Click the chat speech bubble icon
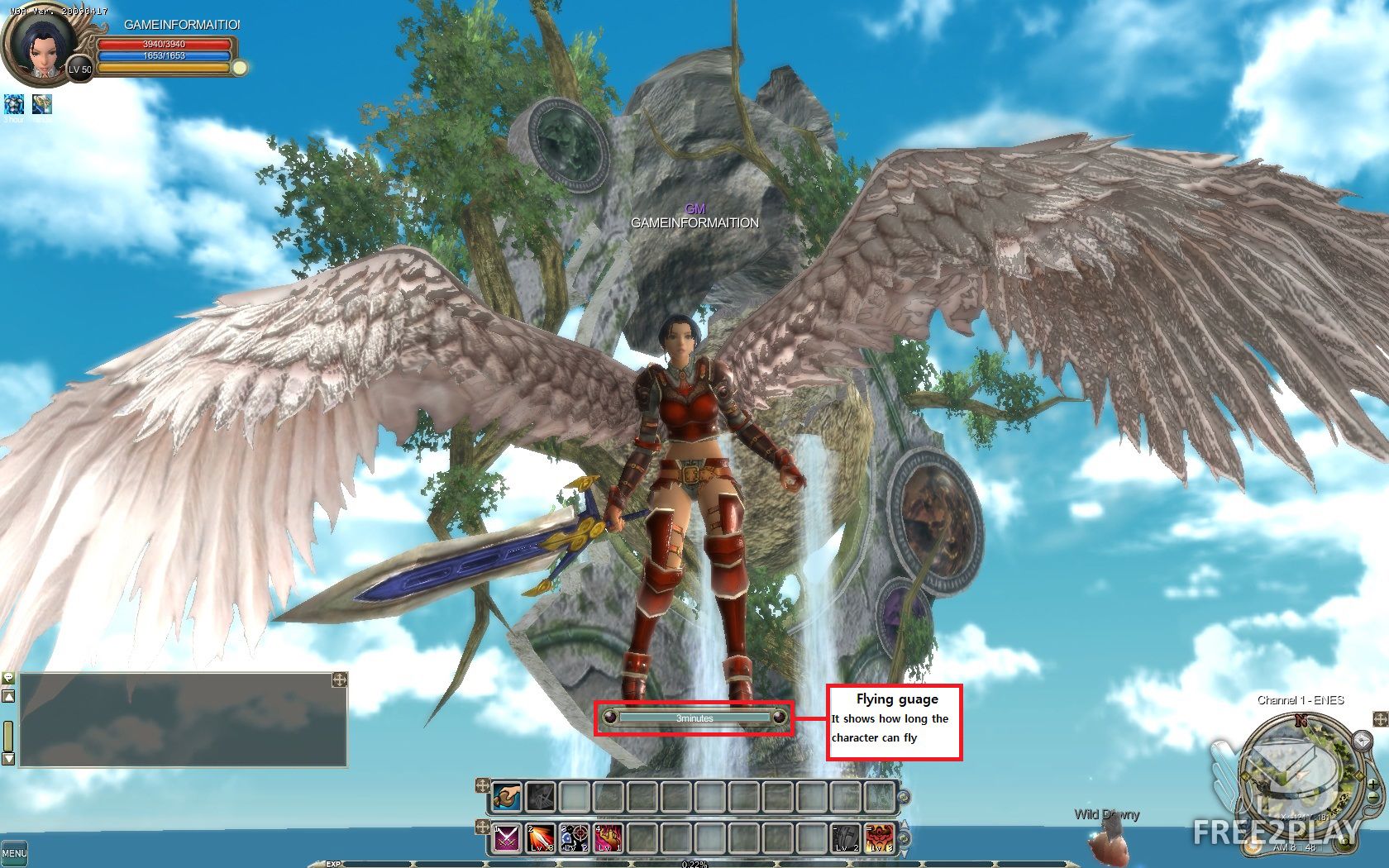This screenshot has height=868, width=1389. click(8, 679)
